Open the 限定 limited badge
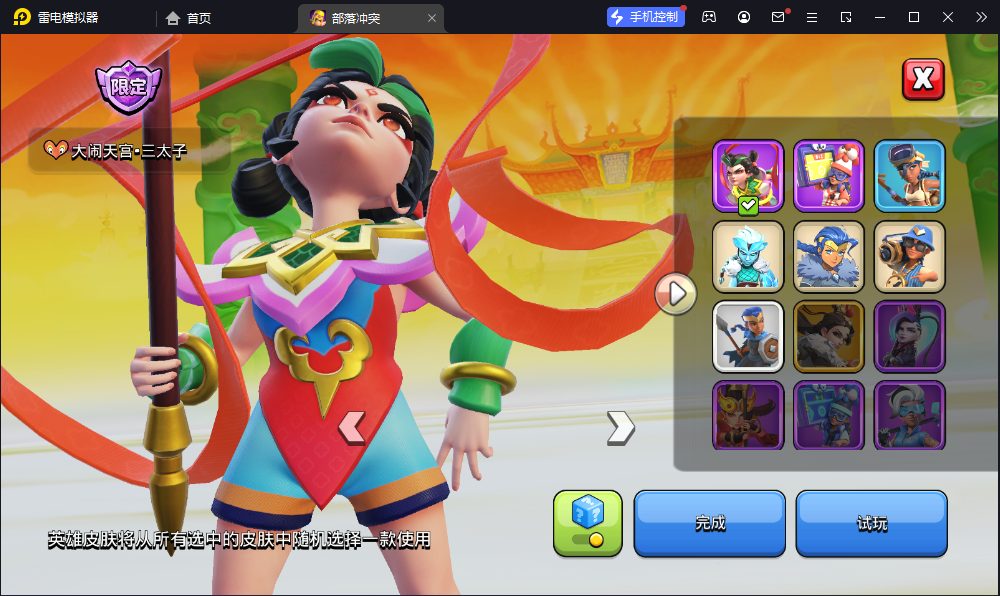 point(127,87)
